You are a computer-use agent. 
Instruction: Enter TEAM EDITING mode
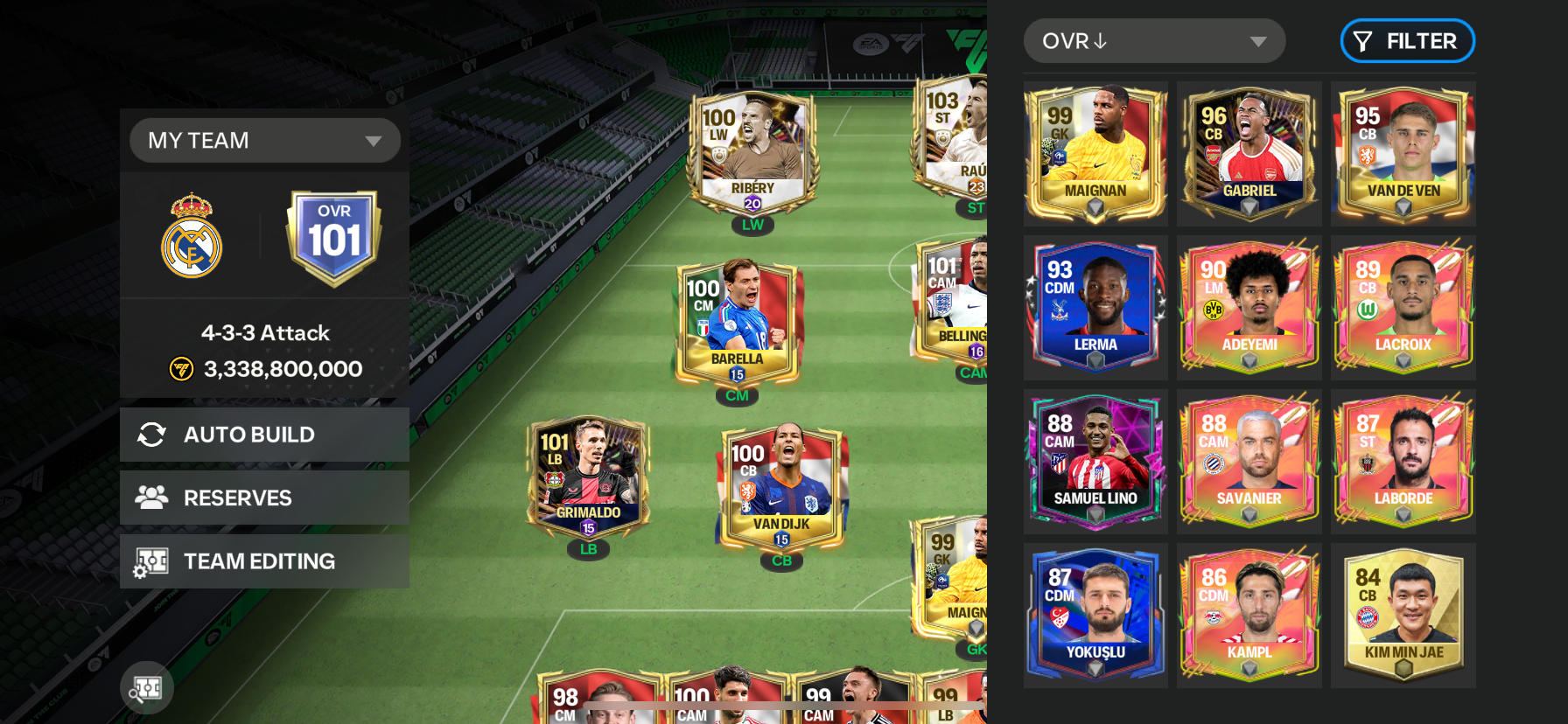point(264,561)
